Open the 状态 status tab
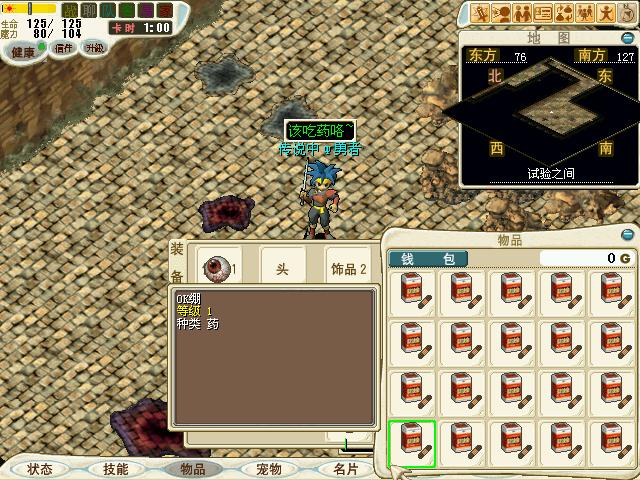The width and height of the screenshot is (640, 480). click(40, 468)
